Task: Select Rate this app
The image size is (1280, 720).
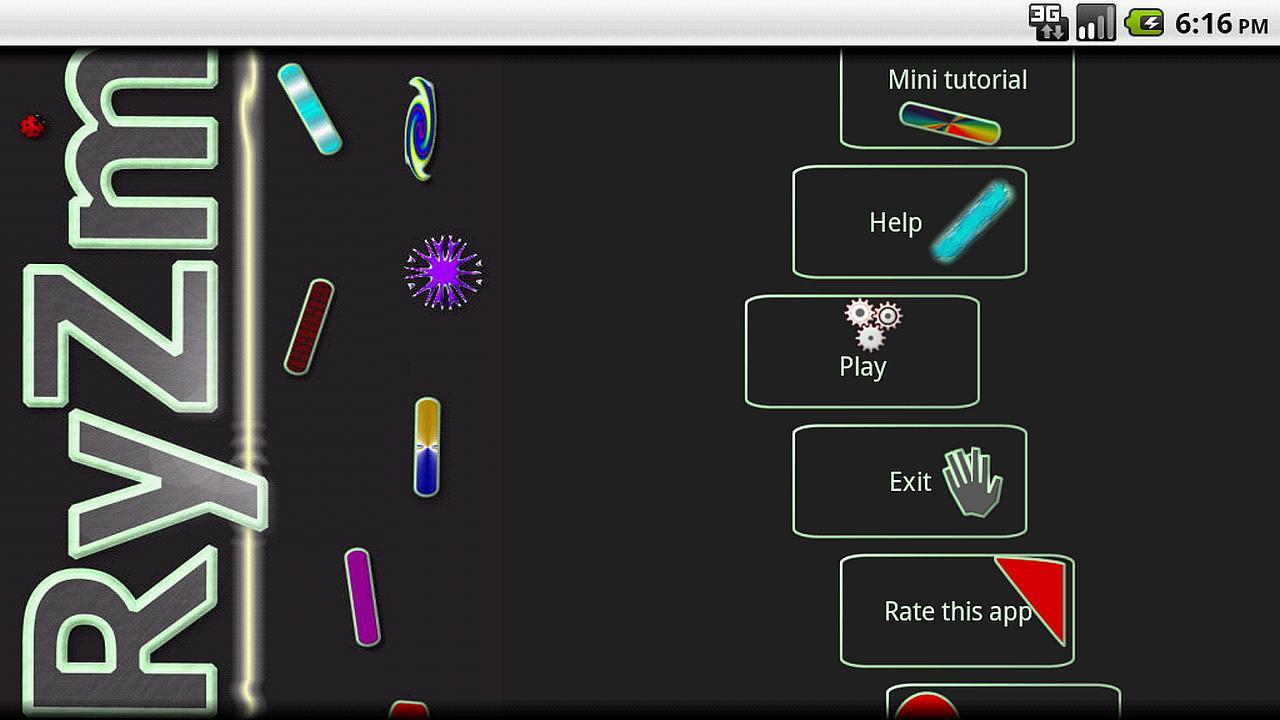Action: tap(957, 610)
